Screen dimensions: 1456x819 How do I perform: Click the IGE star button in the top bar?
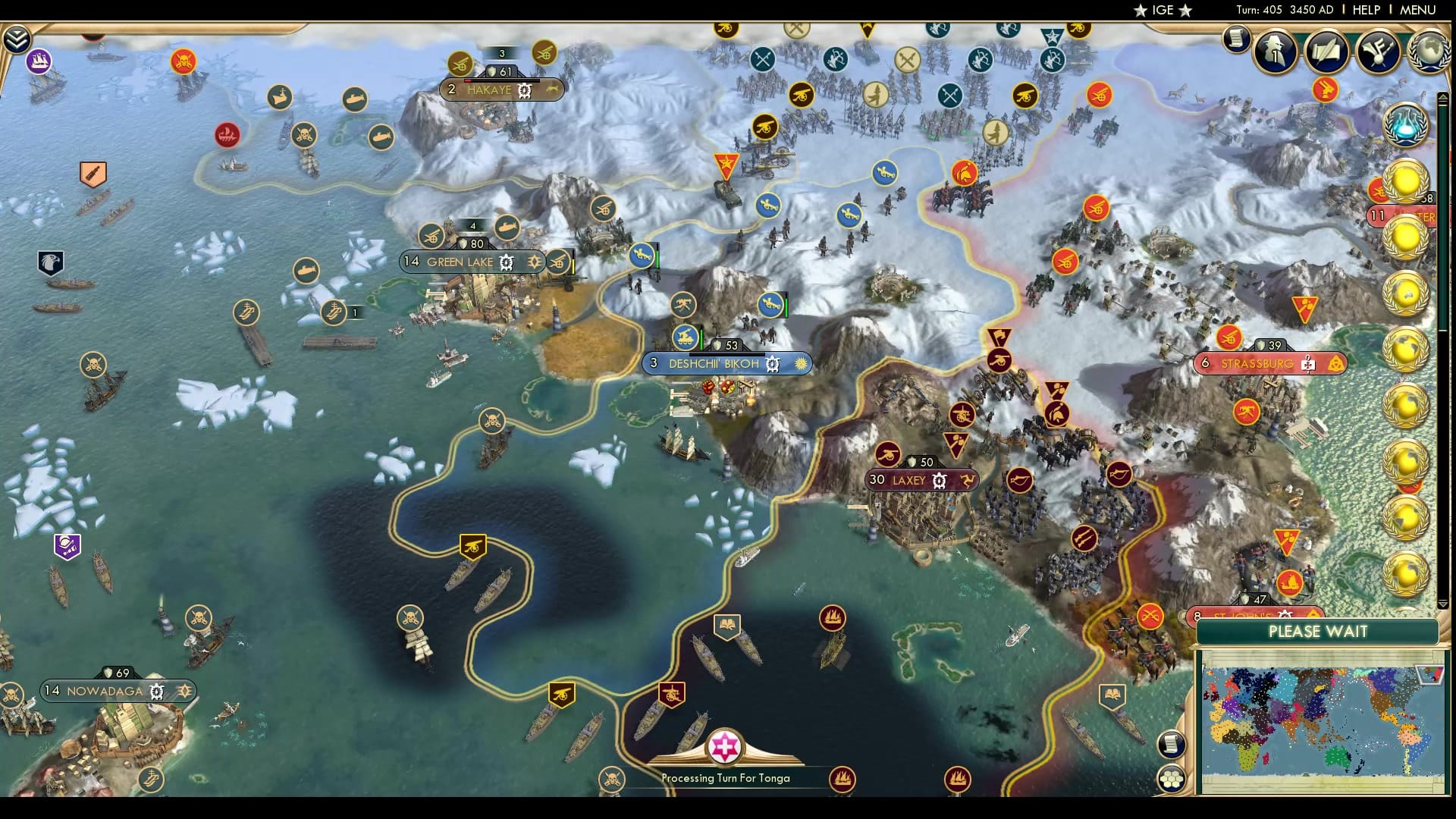pyautogui.click(x=1162, y=11)
